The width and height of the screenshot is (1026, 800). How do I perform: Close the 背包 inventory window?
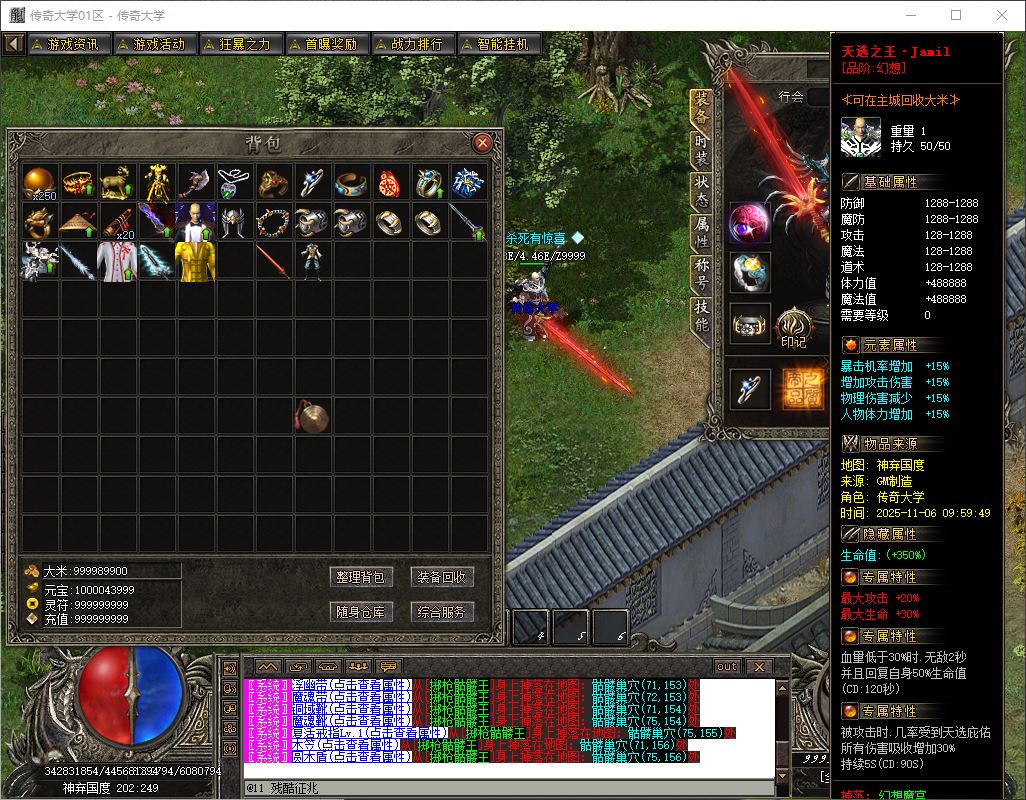click(482, 142)
